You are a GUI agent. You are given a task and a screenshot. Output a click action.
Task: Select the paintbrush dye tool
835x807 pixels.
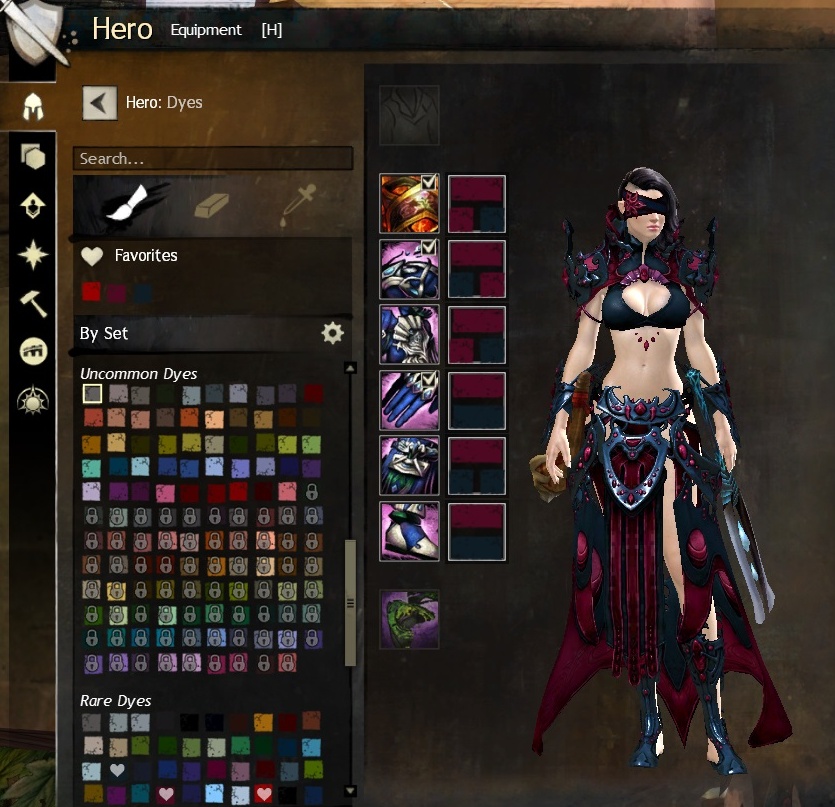point(121,204)
